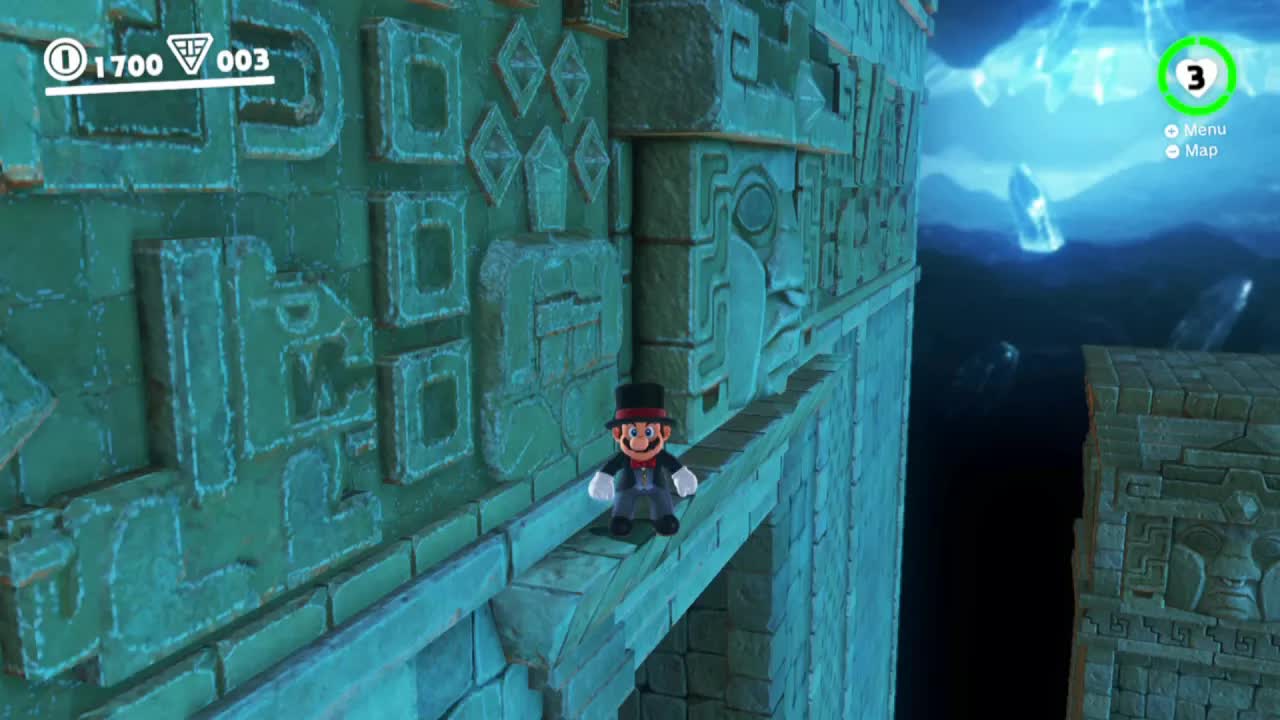Click the plus icon next to Menu
The image size is (1280, 720).
[x=1171, y=130]
